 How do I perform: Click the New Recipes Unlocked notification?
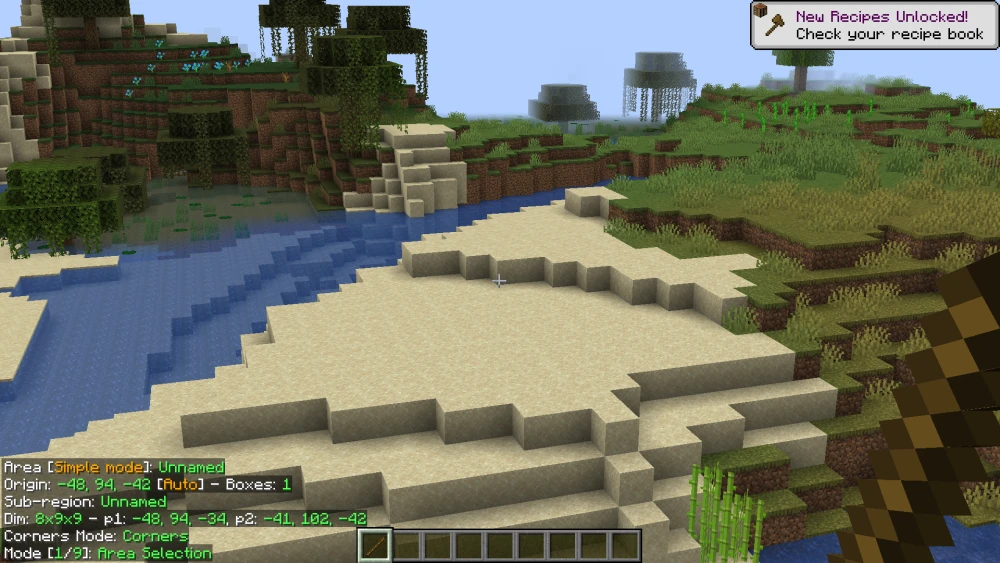(x=874, y=25)
